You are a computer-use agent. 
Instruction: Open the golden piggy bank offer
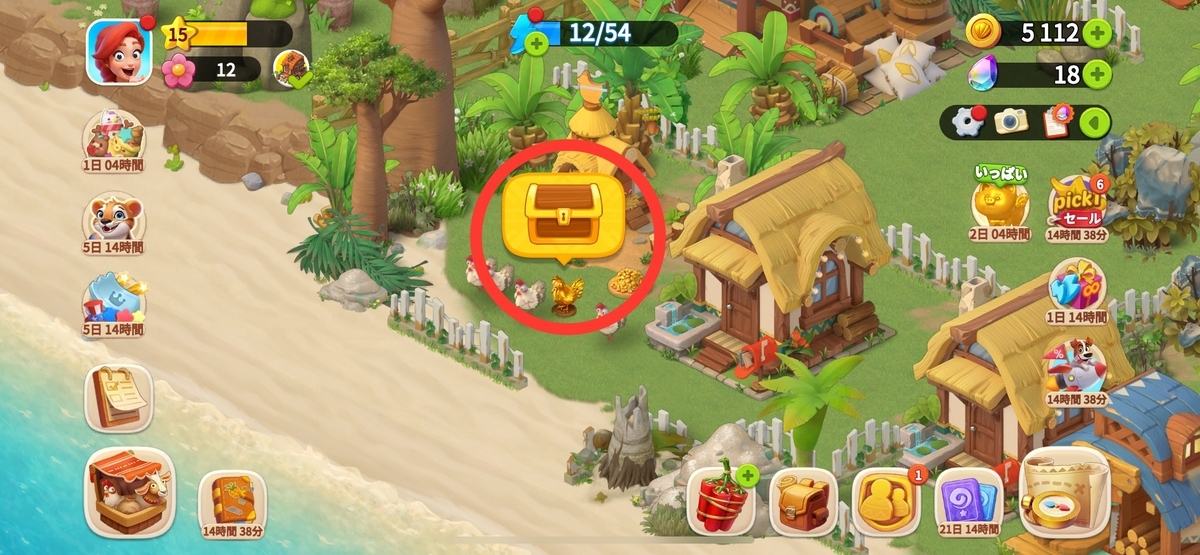coord(1000,204)
